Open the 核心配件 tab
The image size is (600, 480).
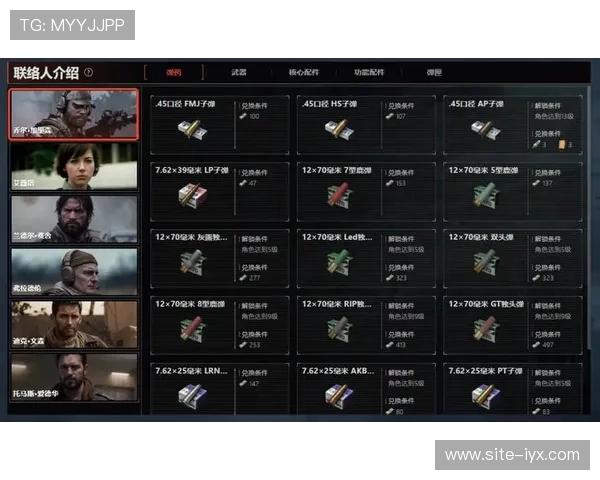304,72
